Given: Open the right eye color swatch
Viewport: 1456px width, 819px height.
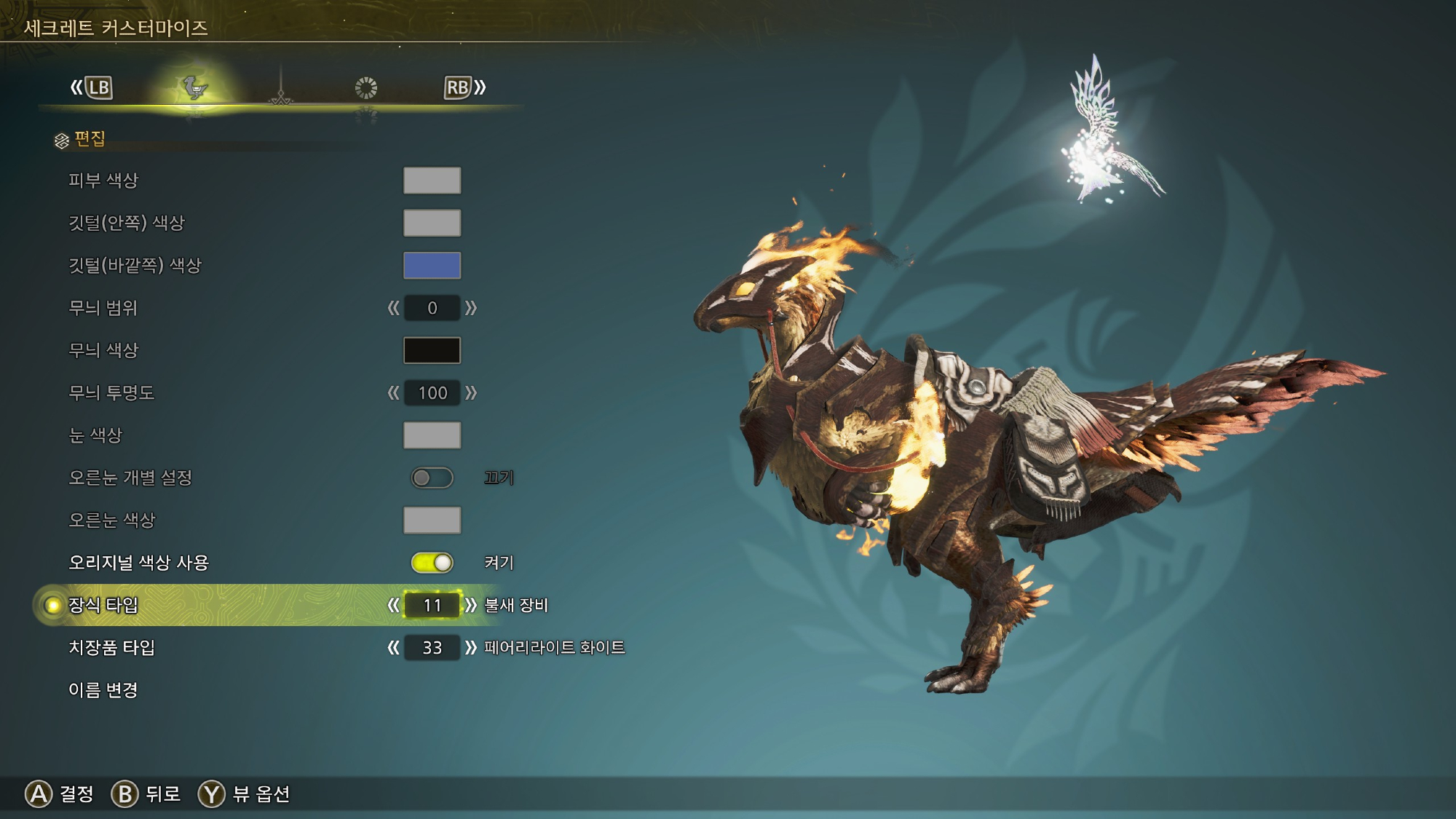Looking at the screenshot, I should 432,521.
